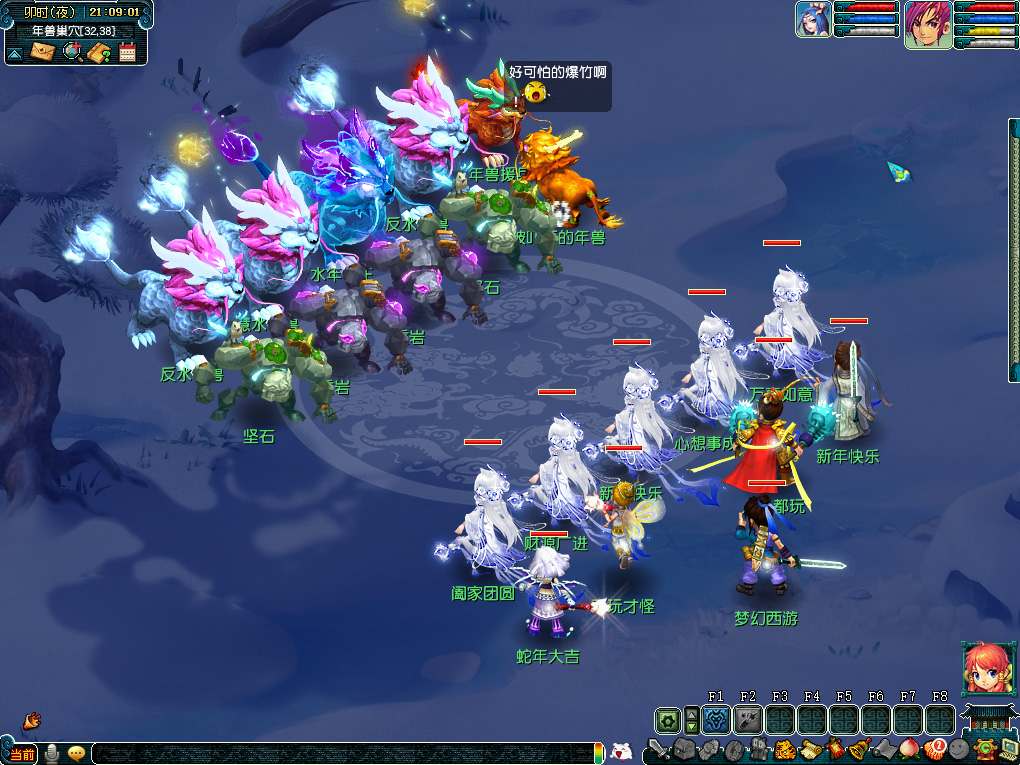Viewport: 1020px width, 765px height.
Task: Click the golden bell icon
Action: click(x=860, y=749)
